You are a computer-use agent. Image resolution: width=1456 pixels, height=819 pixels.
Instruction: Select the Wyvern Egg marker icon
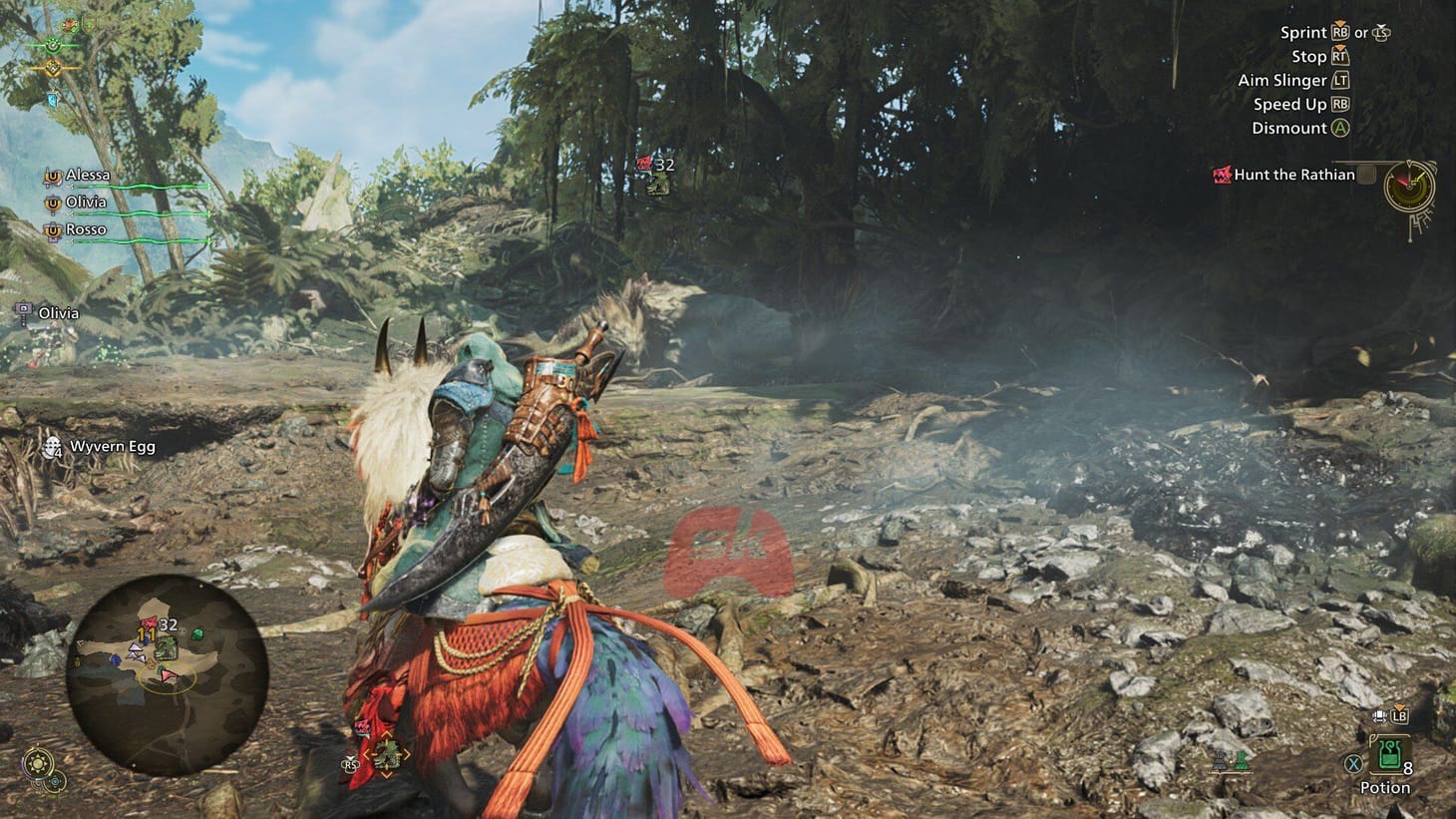tap(51, 447)
